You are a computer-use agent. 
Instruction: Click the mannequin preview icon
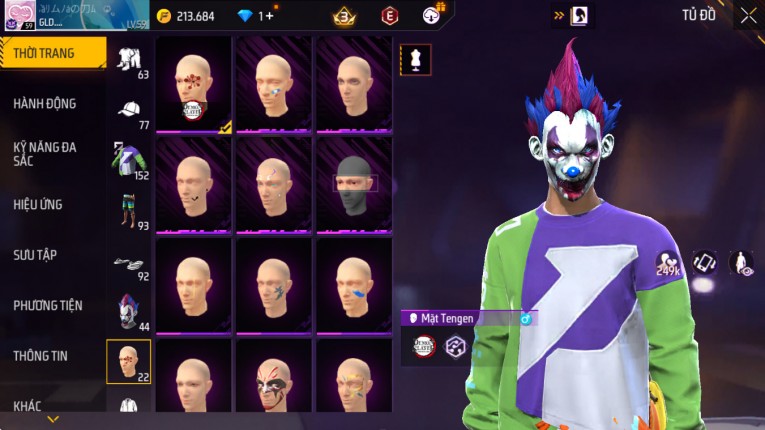point(416,59)
